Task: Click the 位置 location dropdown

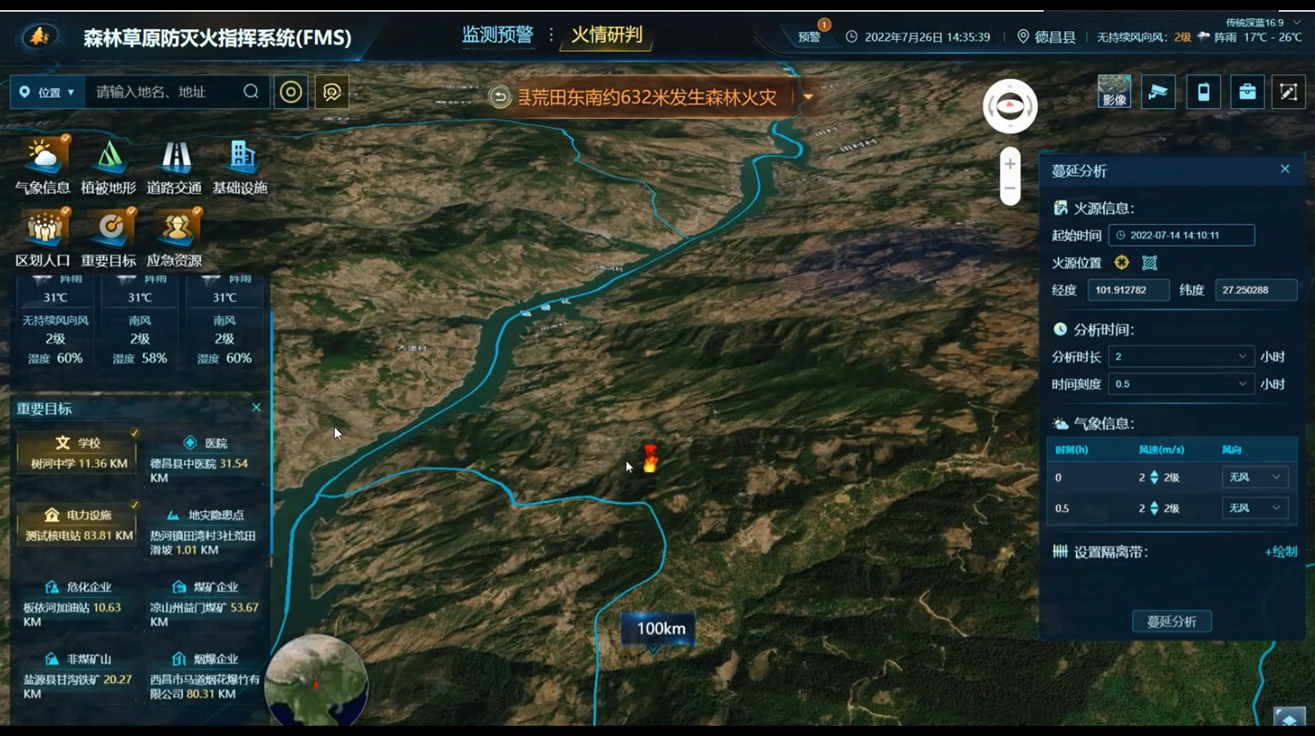Action: (48, 92)
